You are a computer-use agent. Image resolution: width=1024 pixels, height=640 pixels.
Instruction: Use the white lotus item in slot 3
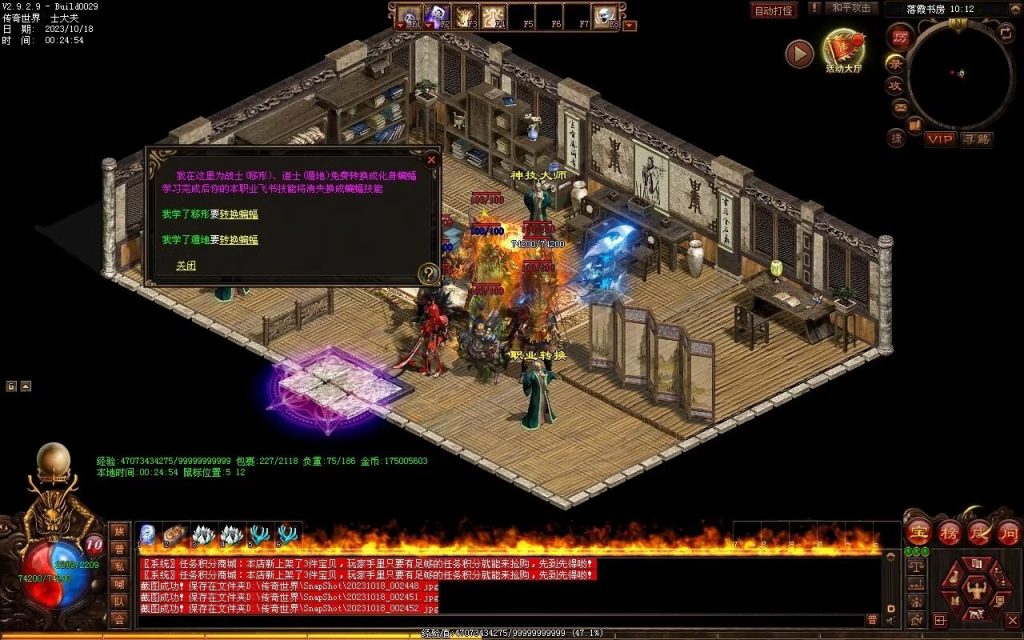click(x=204, y=535)
